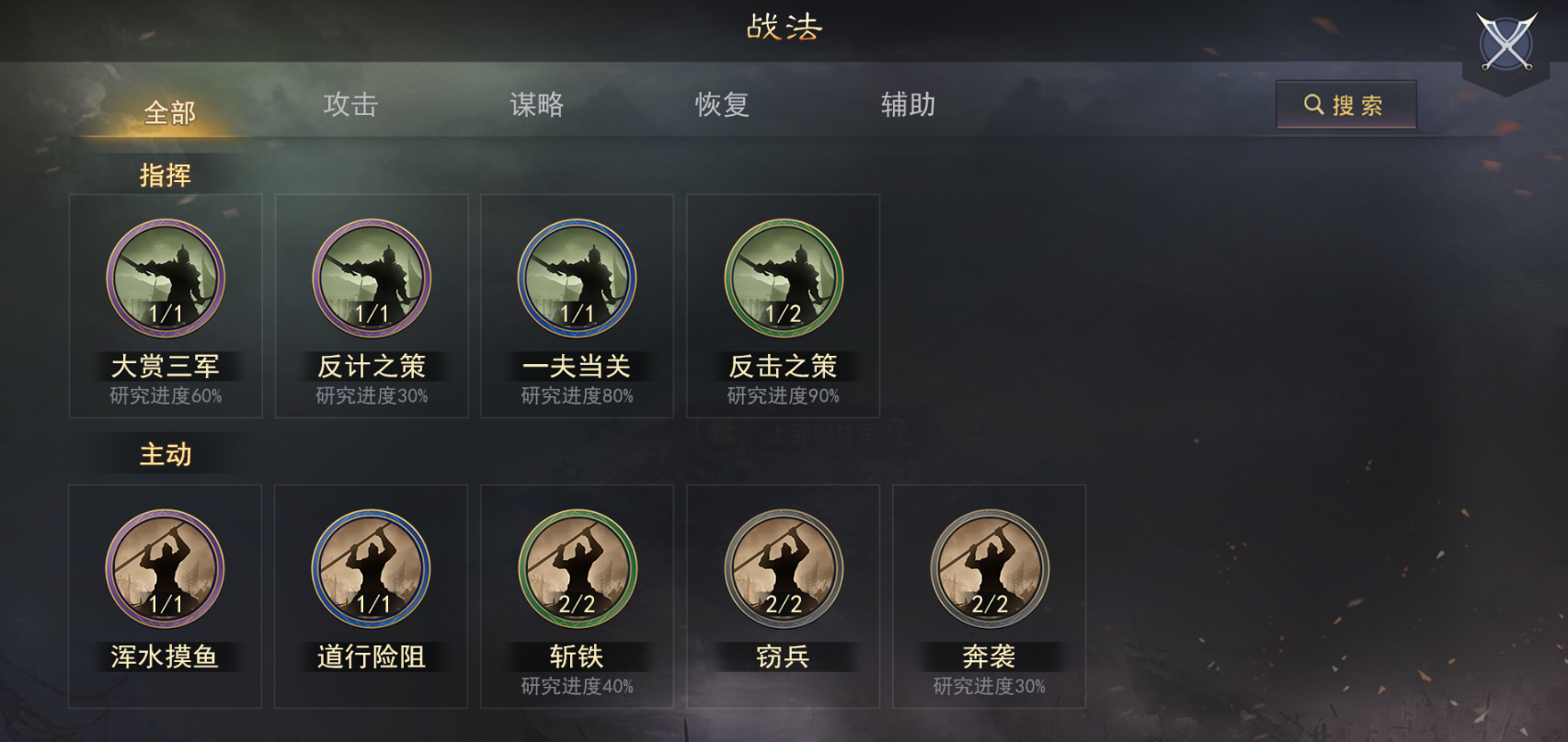Open the 道行险阻 tactic icon
1568x742 pixels.
click(x=371, y=570)
